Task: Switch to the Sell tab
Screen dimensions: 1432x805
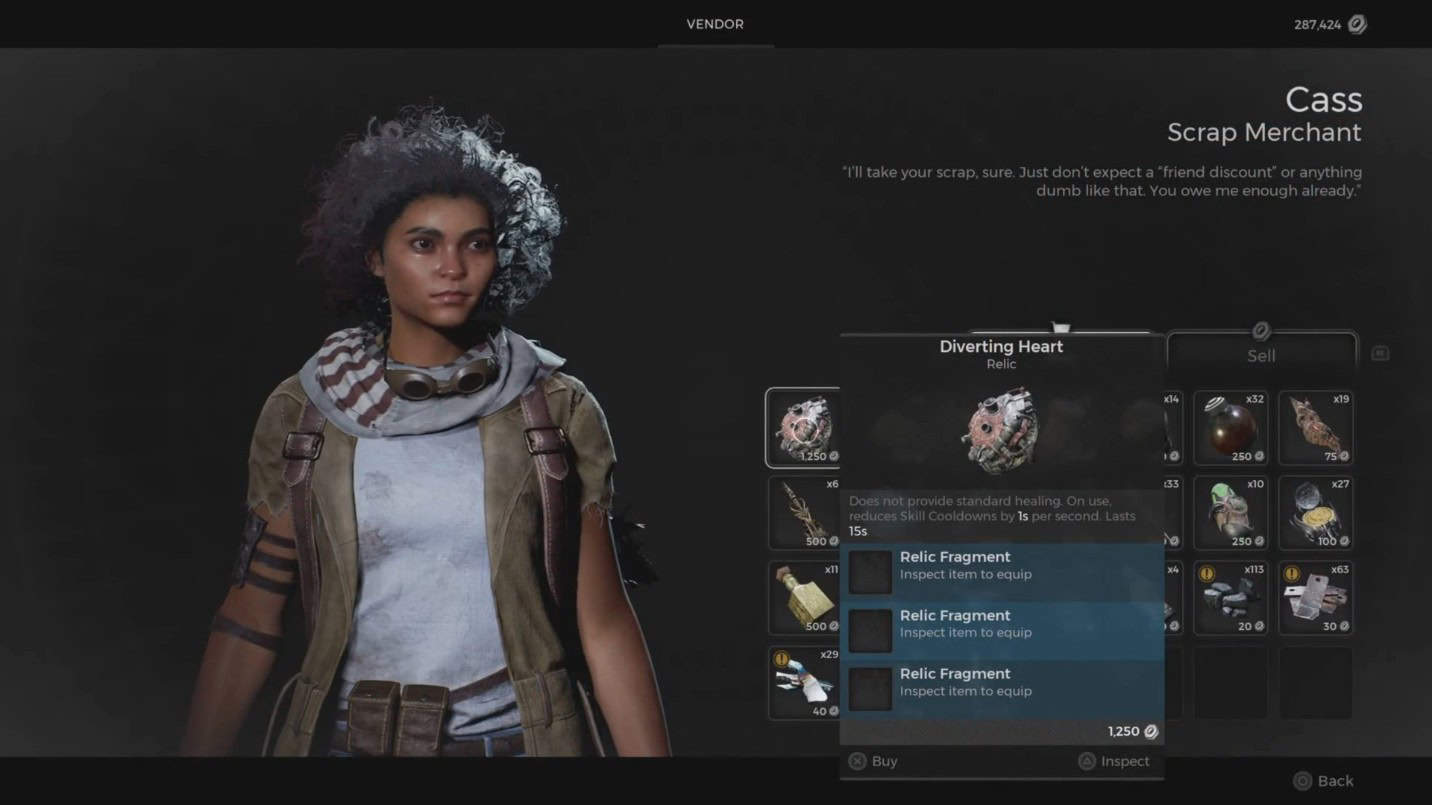Action: [1261, 354]
